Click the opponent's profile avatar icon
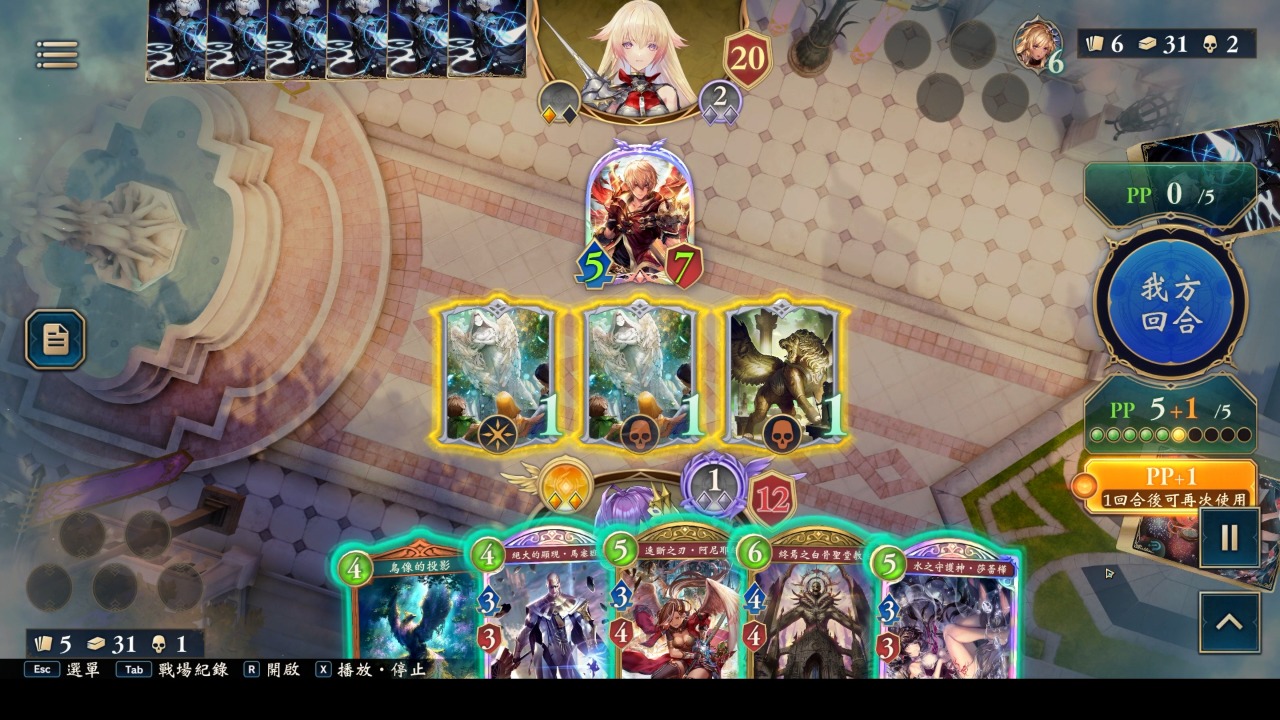 (1038, 44)
